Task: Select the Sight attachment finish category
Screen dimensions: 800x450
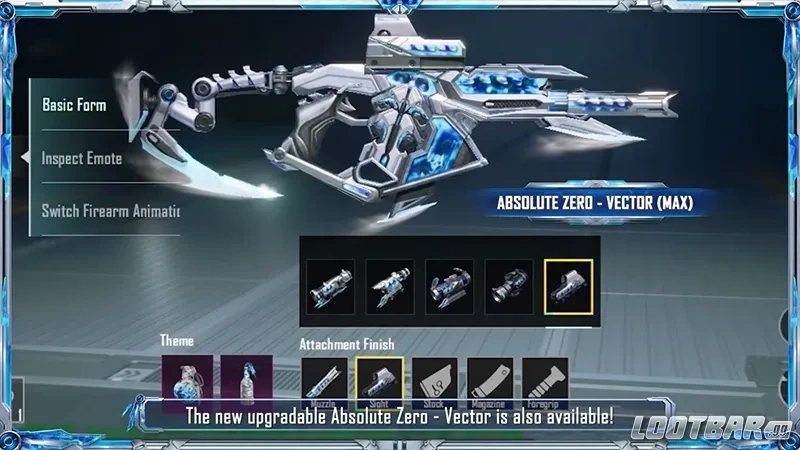Action: [380, 384]
